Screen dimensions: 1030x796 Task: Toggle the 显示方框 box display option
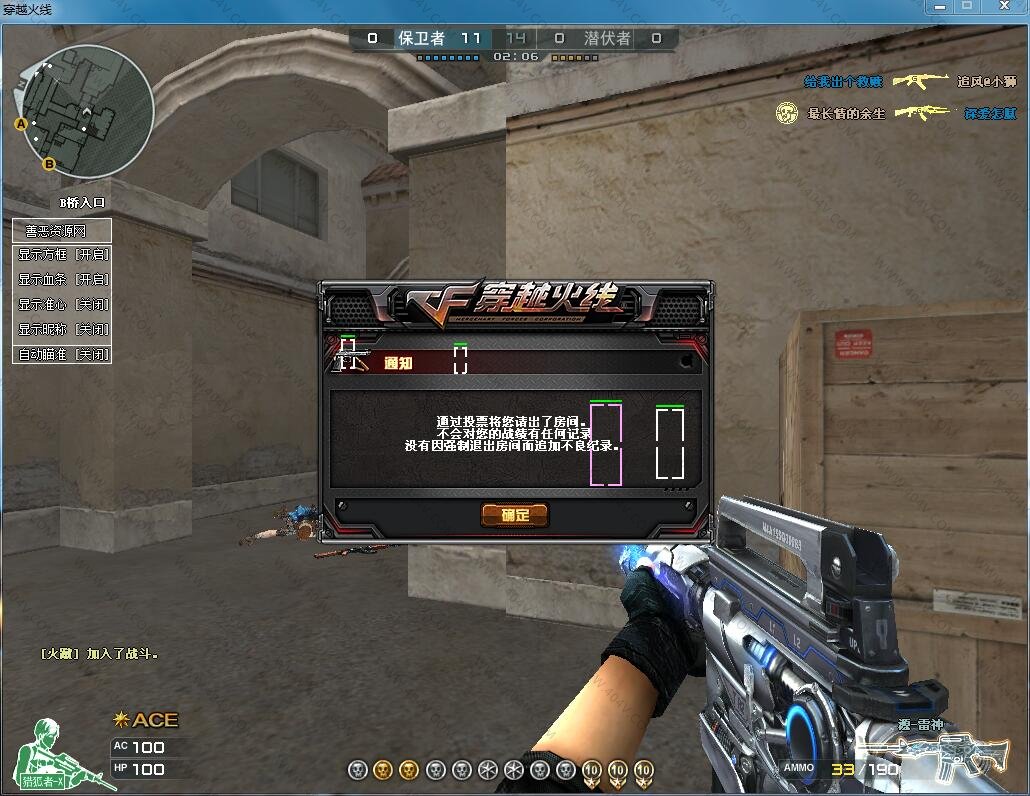62,255
